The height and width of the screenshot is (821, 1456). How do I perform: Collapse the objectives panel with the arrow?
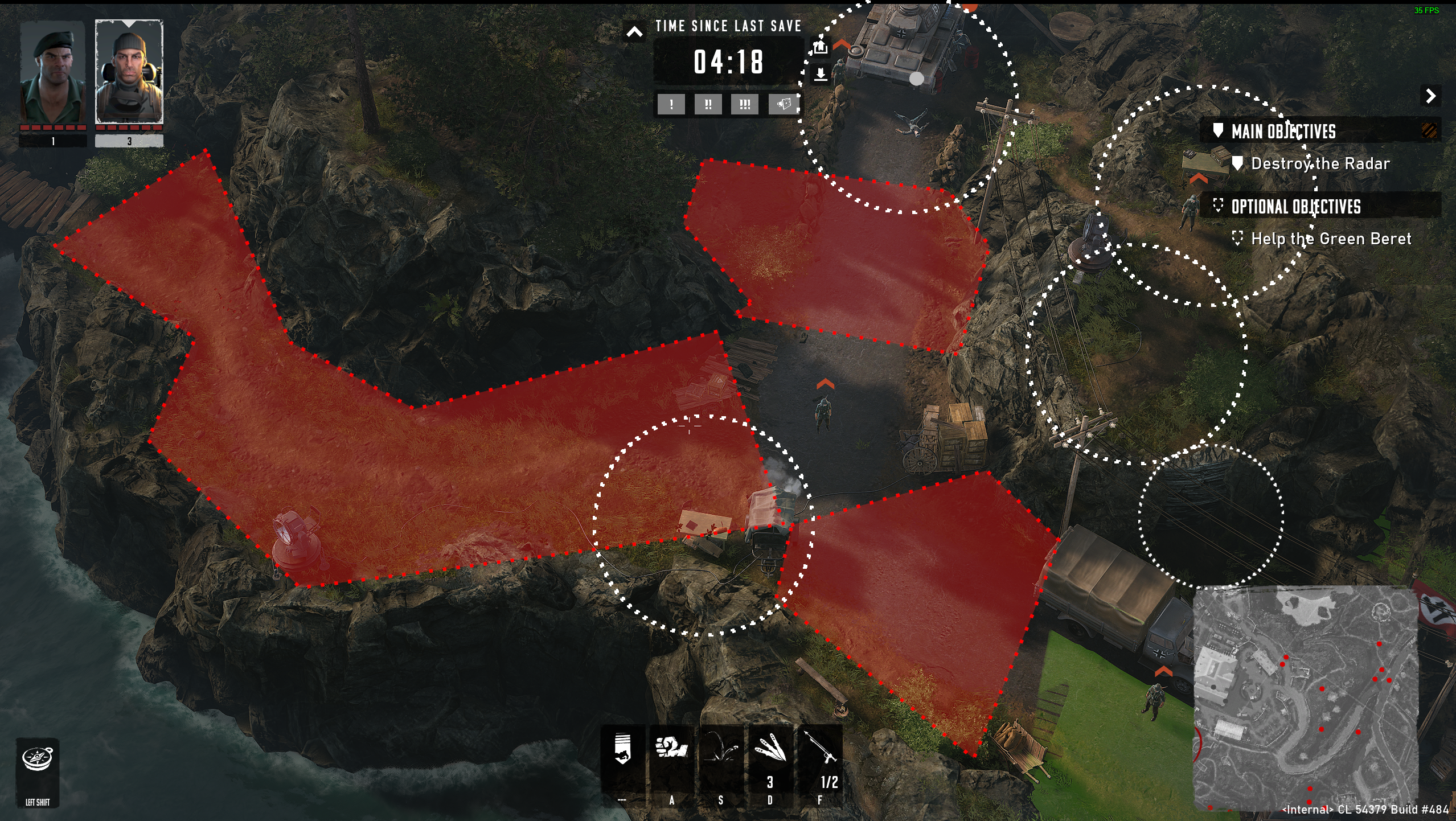coord(1430,96)
